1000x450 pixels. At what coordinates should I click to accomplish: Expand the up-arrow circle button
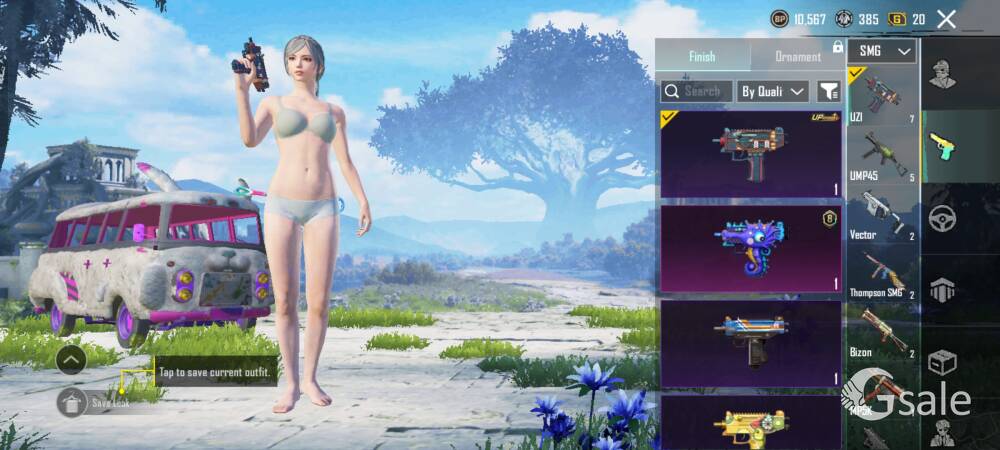click(x=70, y=359)
